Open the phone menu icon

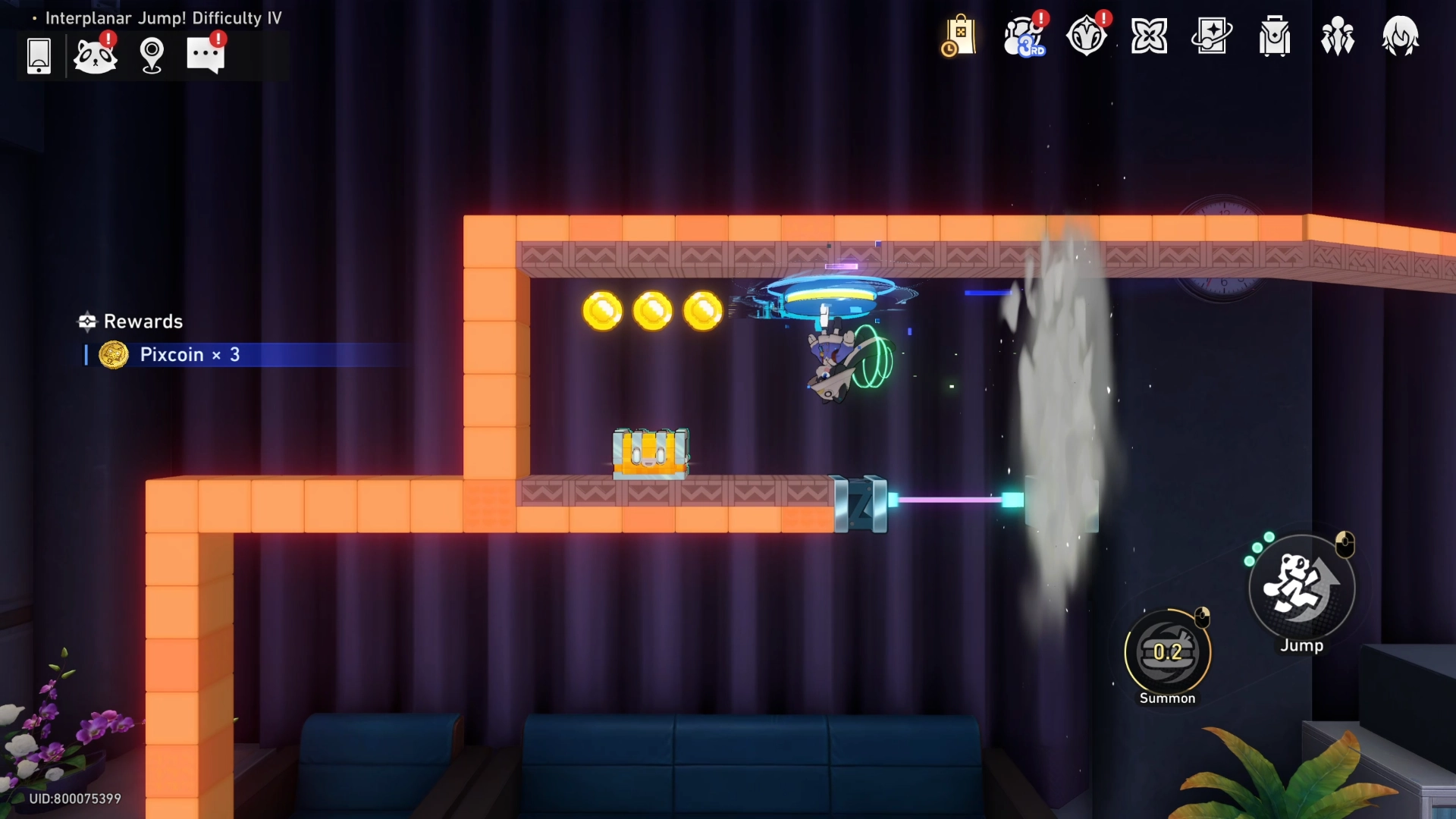[x=39, y=55]
